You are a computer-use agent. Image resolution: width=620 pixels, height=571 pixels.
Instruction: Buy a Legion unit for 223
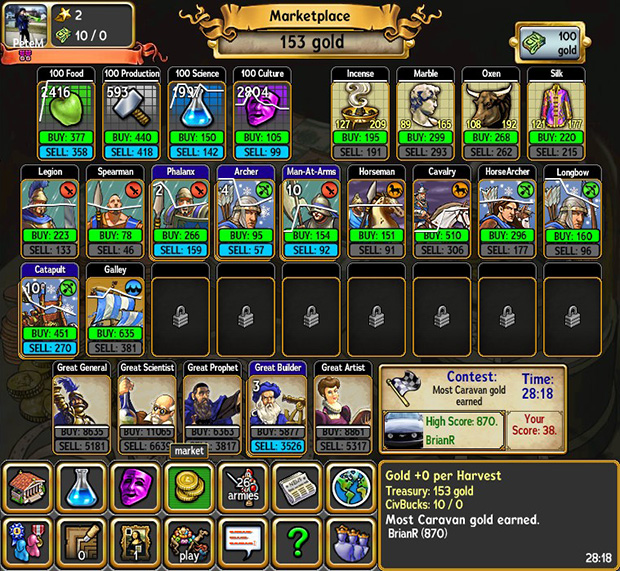point(50,236)
